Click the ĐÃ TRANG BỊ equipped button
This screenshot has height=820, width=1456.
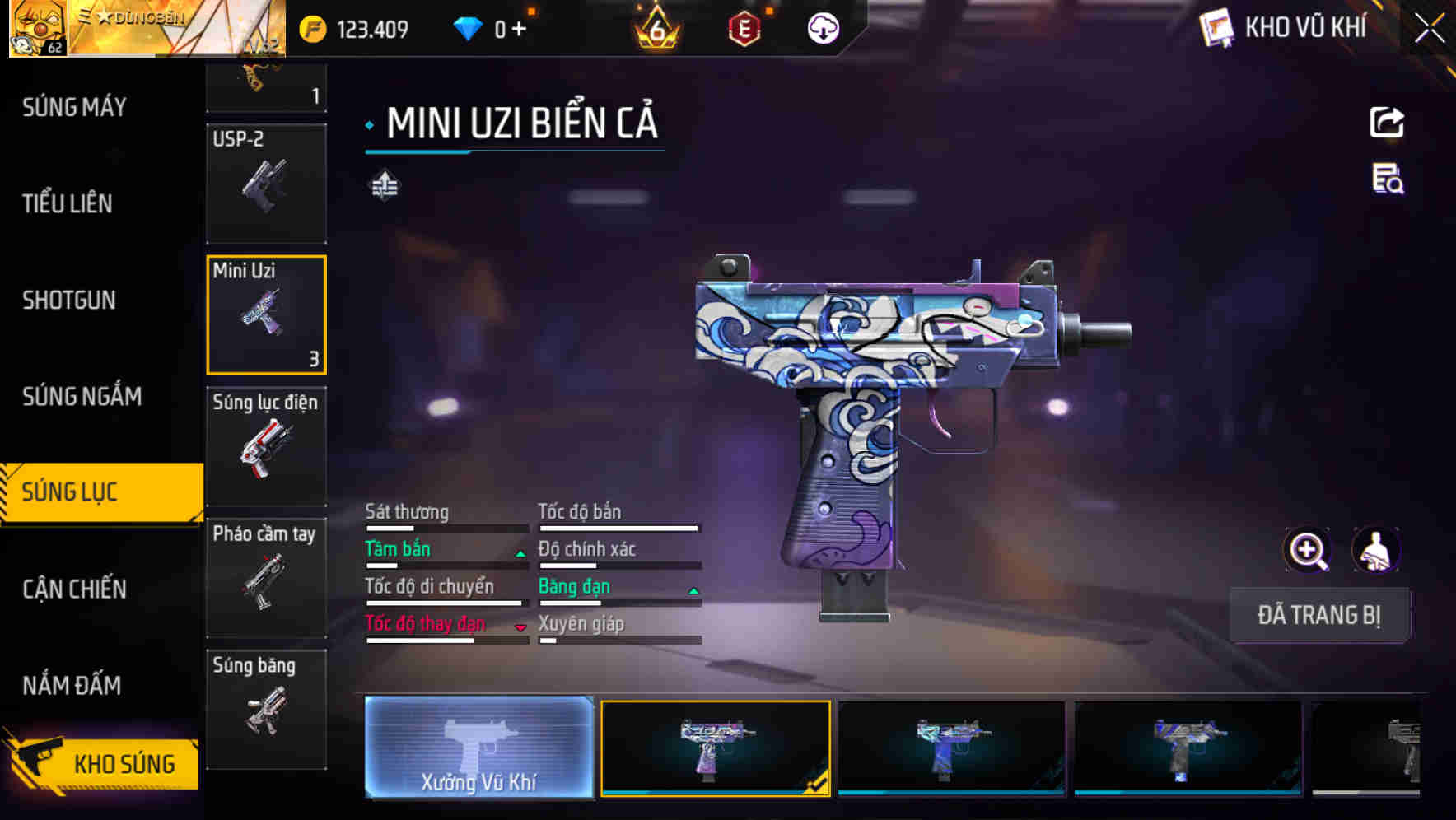coord(1318,615)
